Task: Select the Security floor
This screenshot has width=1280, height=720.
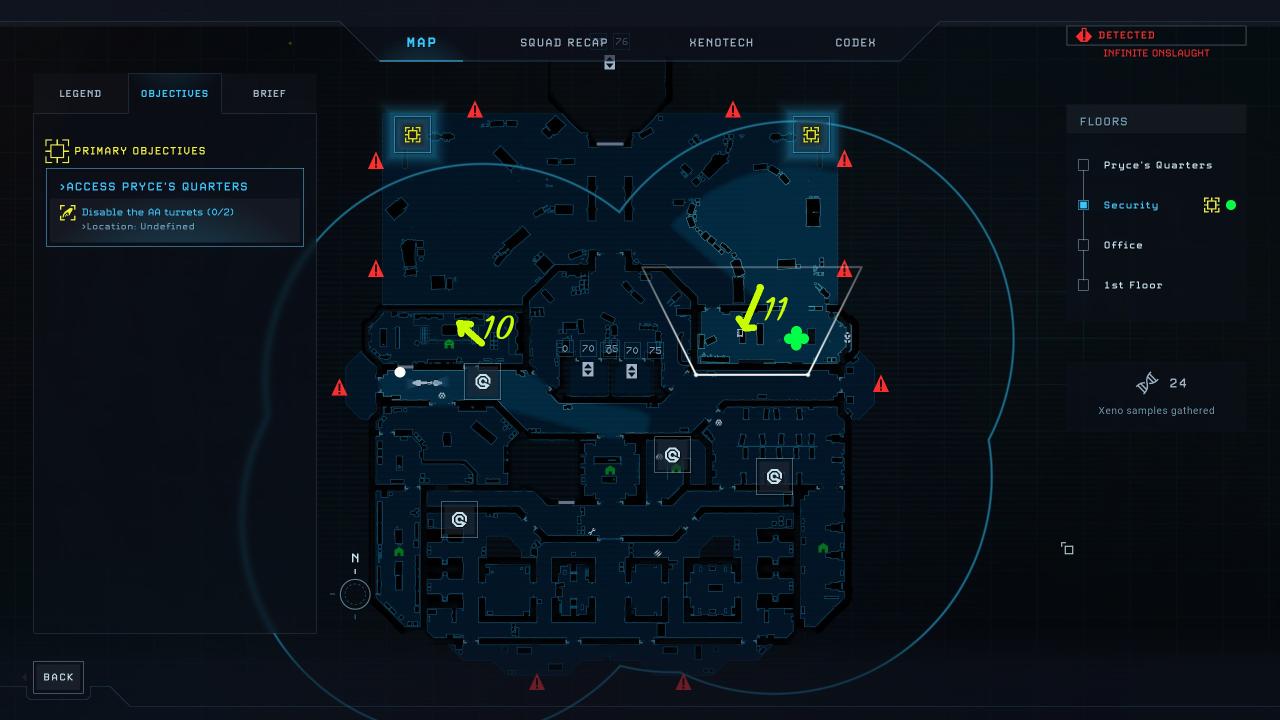Action: pos(1130,205)
